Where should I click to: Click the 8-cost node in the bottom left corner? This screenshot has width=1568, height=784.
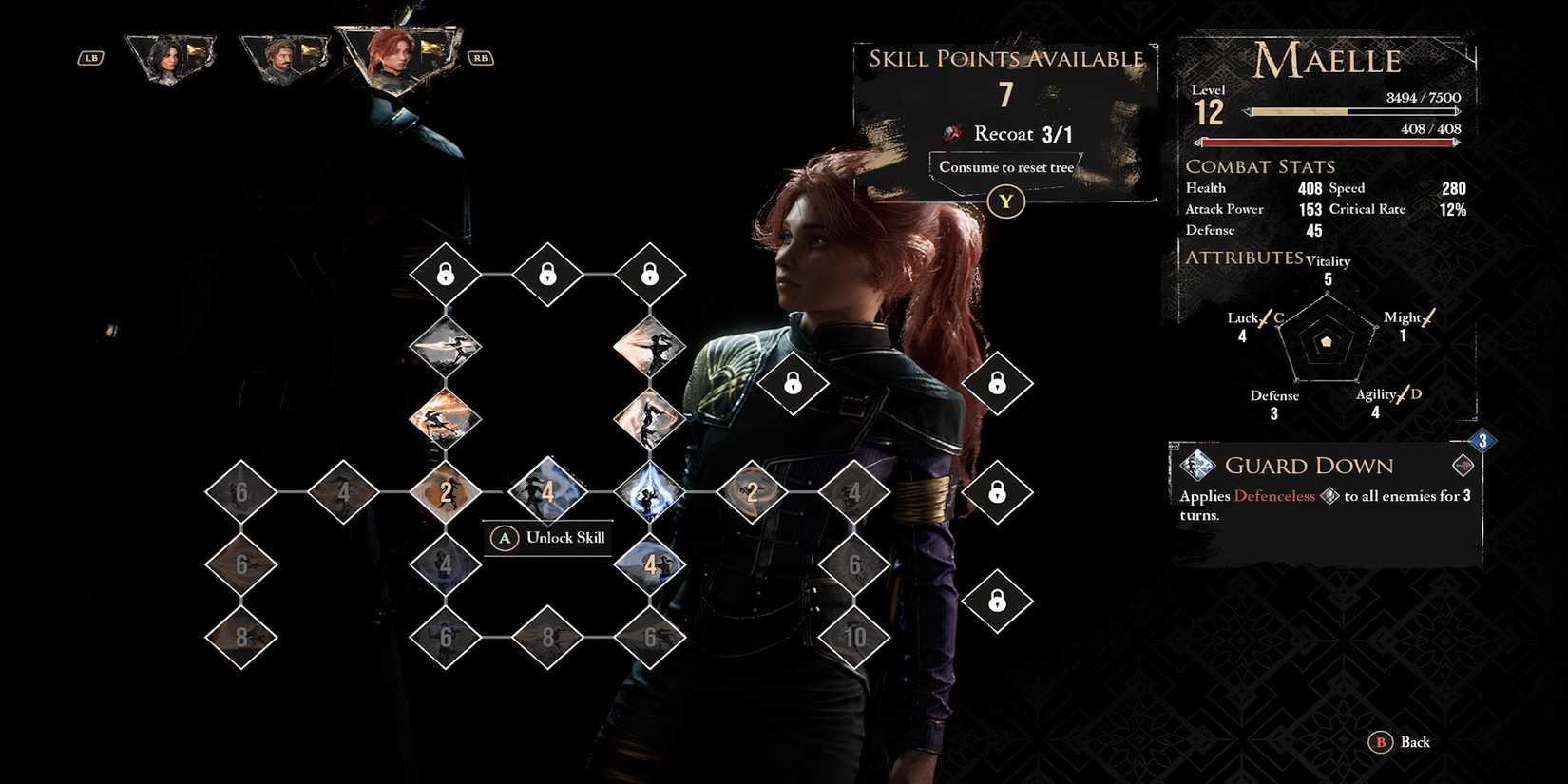pyautogui.click(x=240, y=639)
